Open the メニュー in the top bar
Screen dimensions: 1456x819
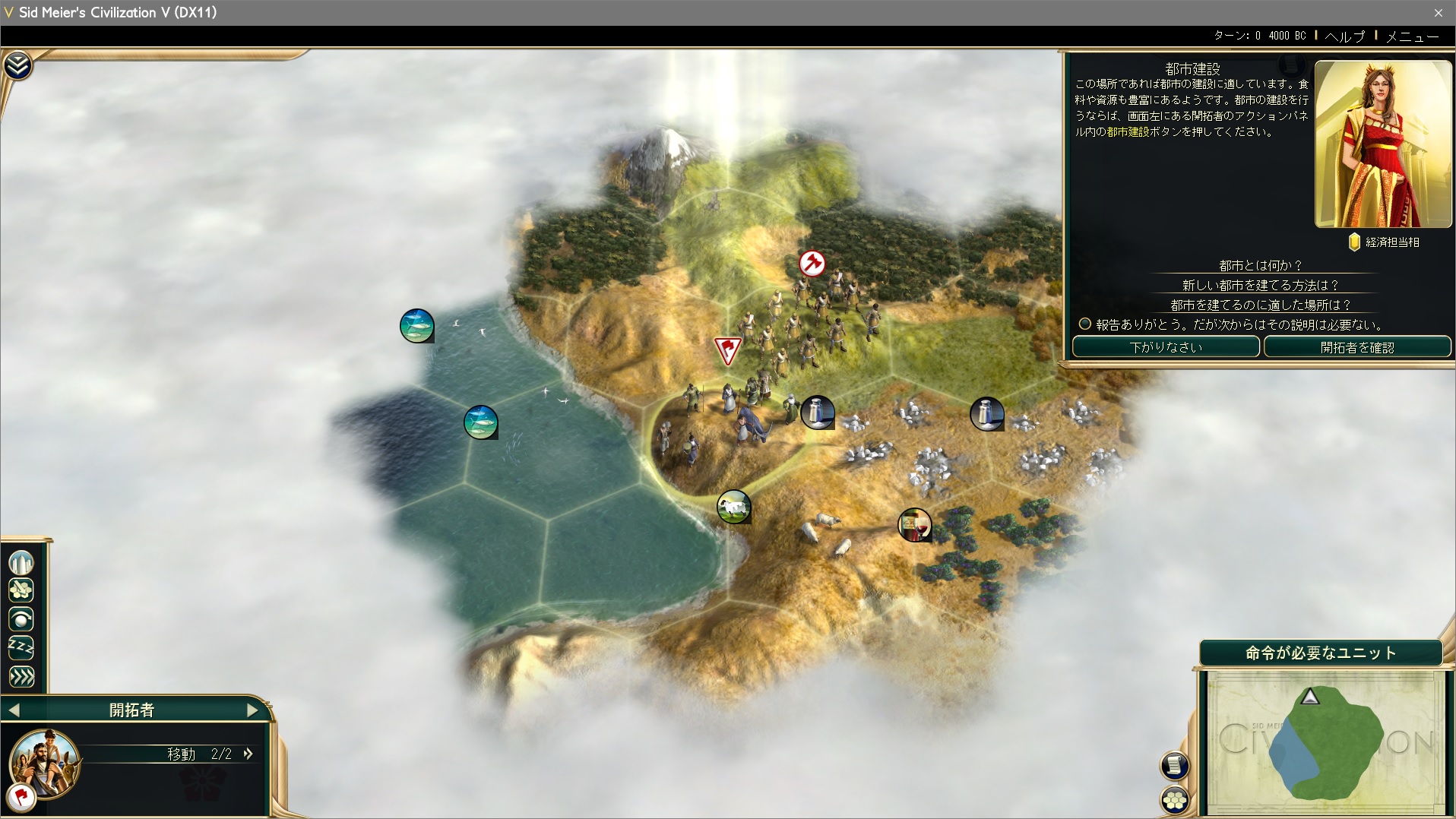coord(1412,36)
